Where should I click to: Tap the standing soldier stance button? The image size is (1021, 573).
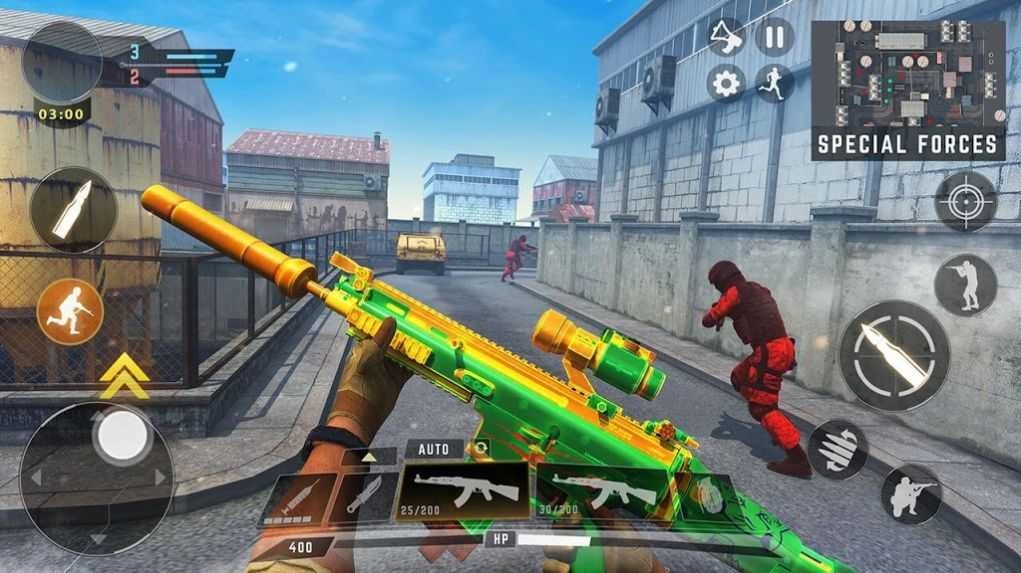(965, 284)
